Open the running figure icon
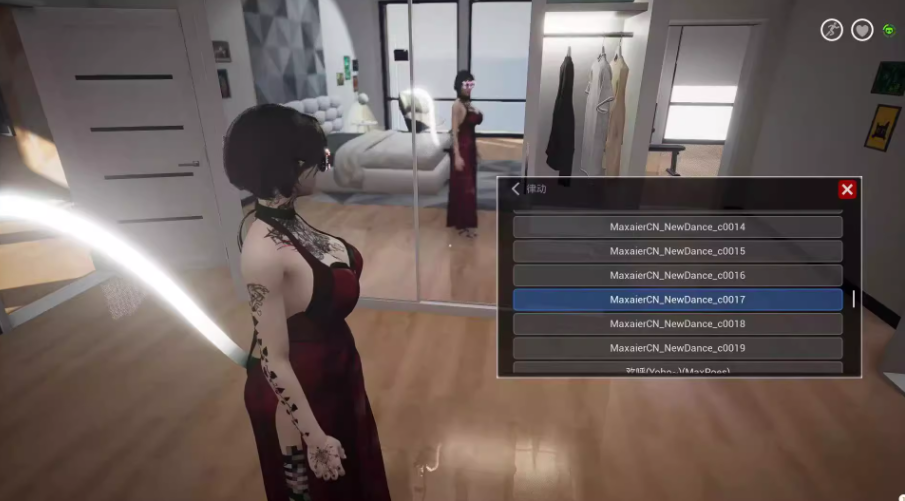905x501 pixels. tap(831, 30)
